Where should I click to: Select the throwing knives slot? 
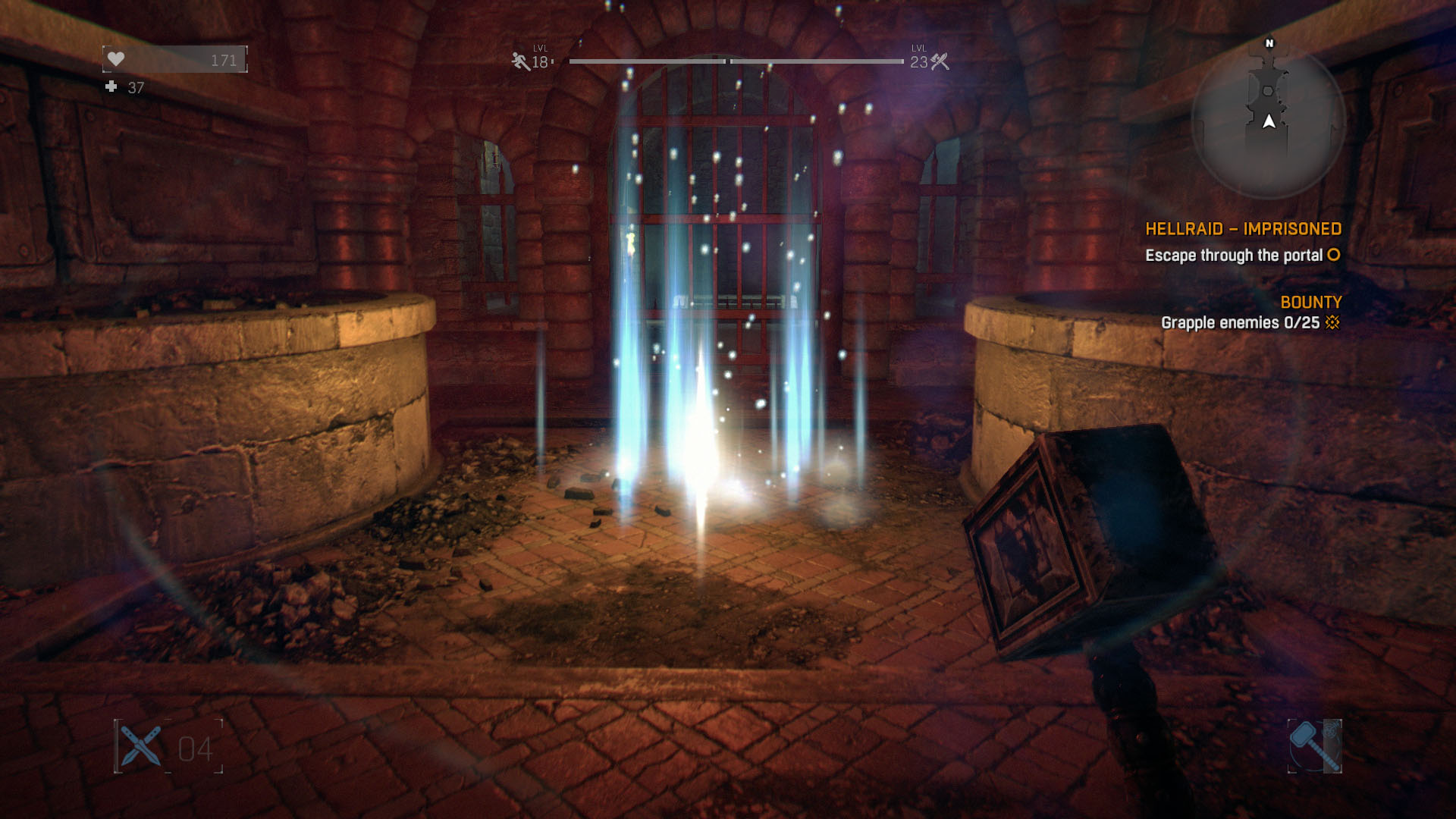[x=141, y=746]
